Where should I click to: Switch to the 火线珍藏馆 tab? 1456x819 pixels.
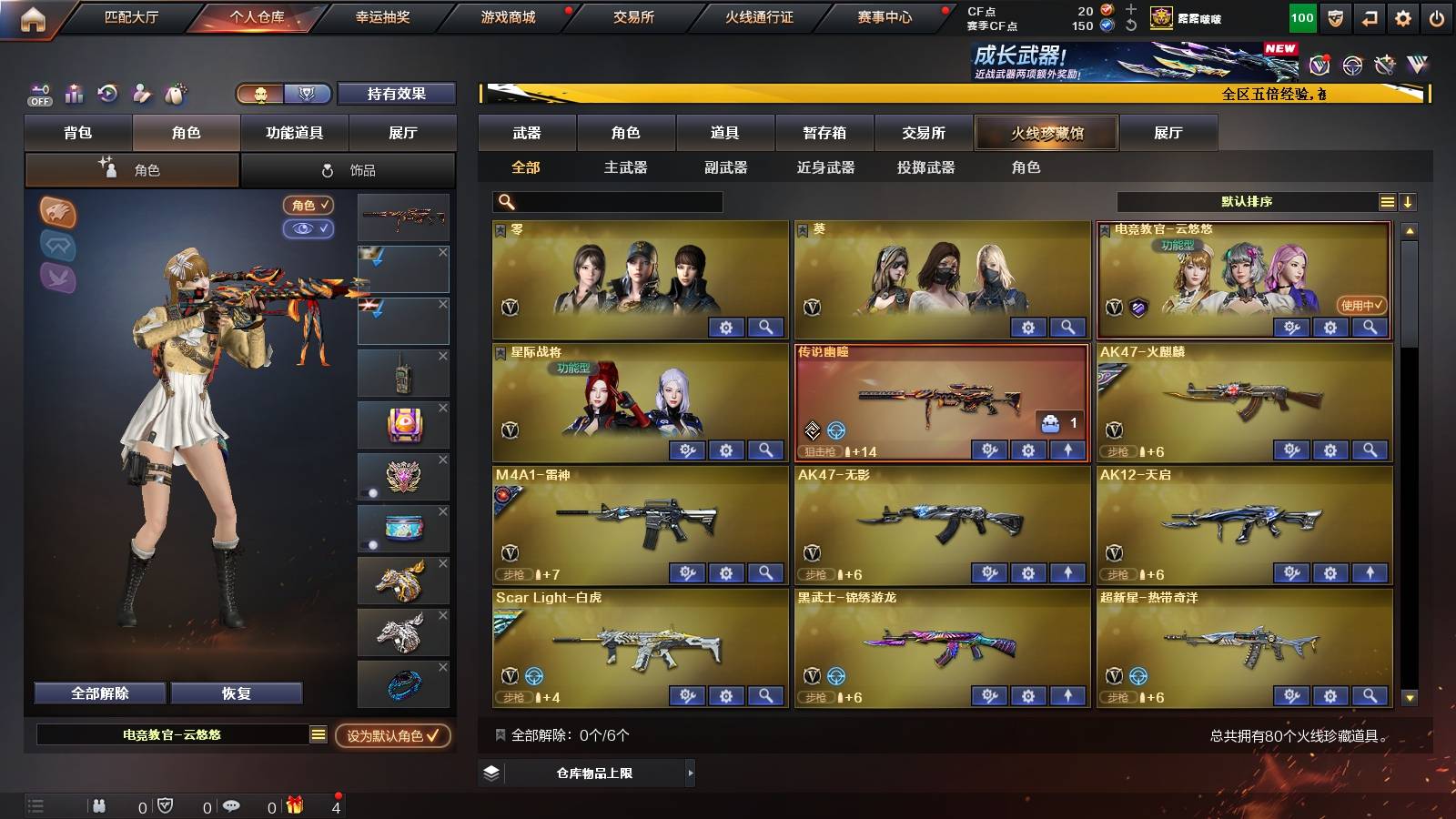point(1046,133)
